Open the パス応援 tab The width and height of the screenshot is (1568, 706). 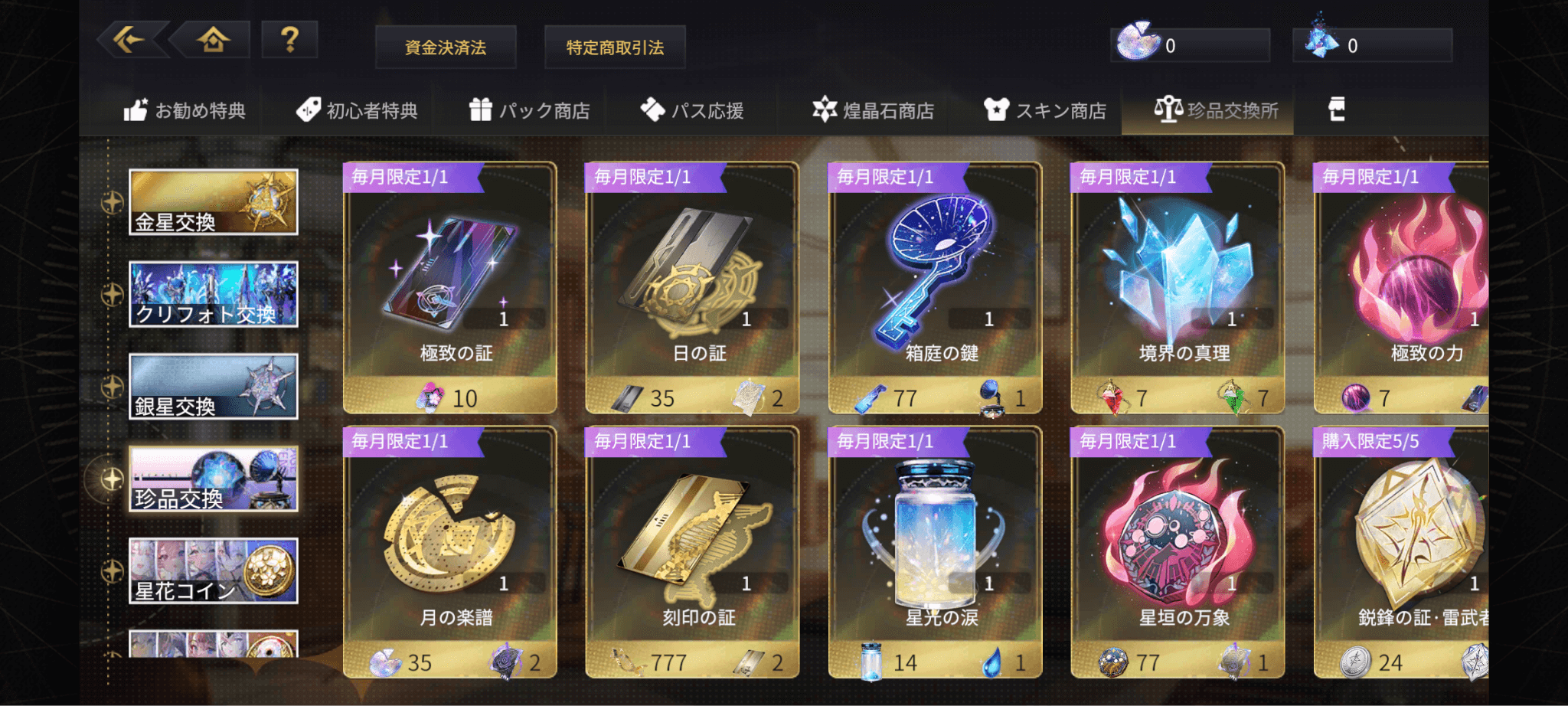[692, 111]
